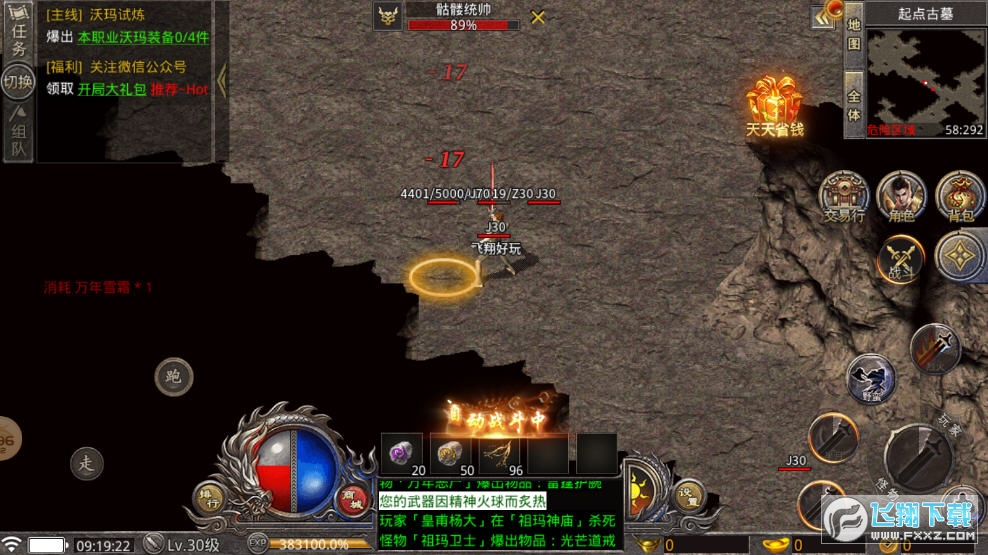Image resolution: width=988 pixels, height=555 pixels.
Task: Open the 背包 backpack
Action: coord(959,195)
